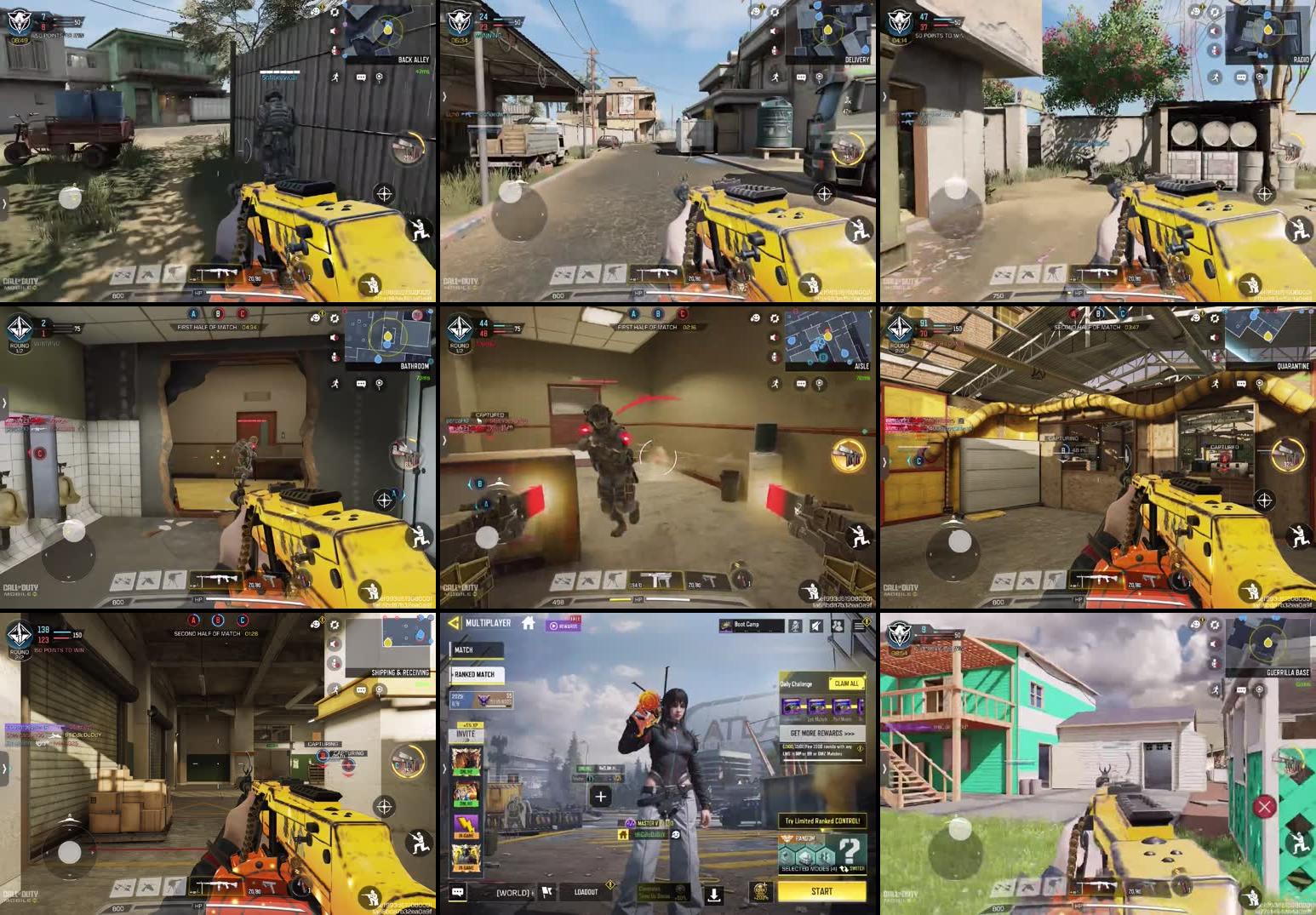This screenshot has width=1316, height=915.
Task: Tap the home icon beside MULTIPLAYER title
Action: [529, 623]
